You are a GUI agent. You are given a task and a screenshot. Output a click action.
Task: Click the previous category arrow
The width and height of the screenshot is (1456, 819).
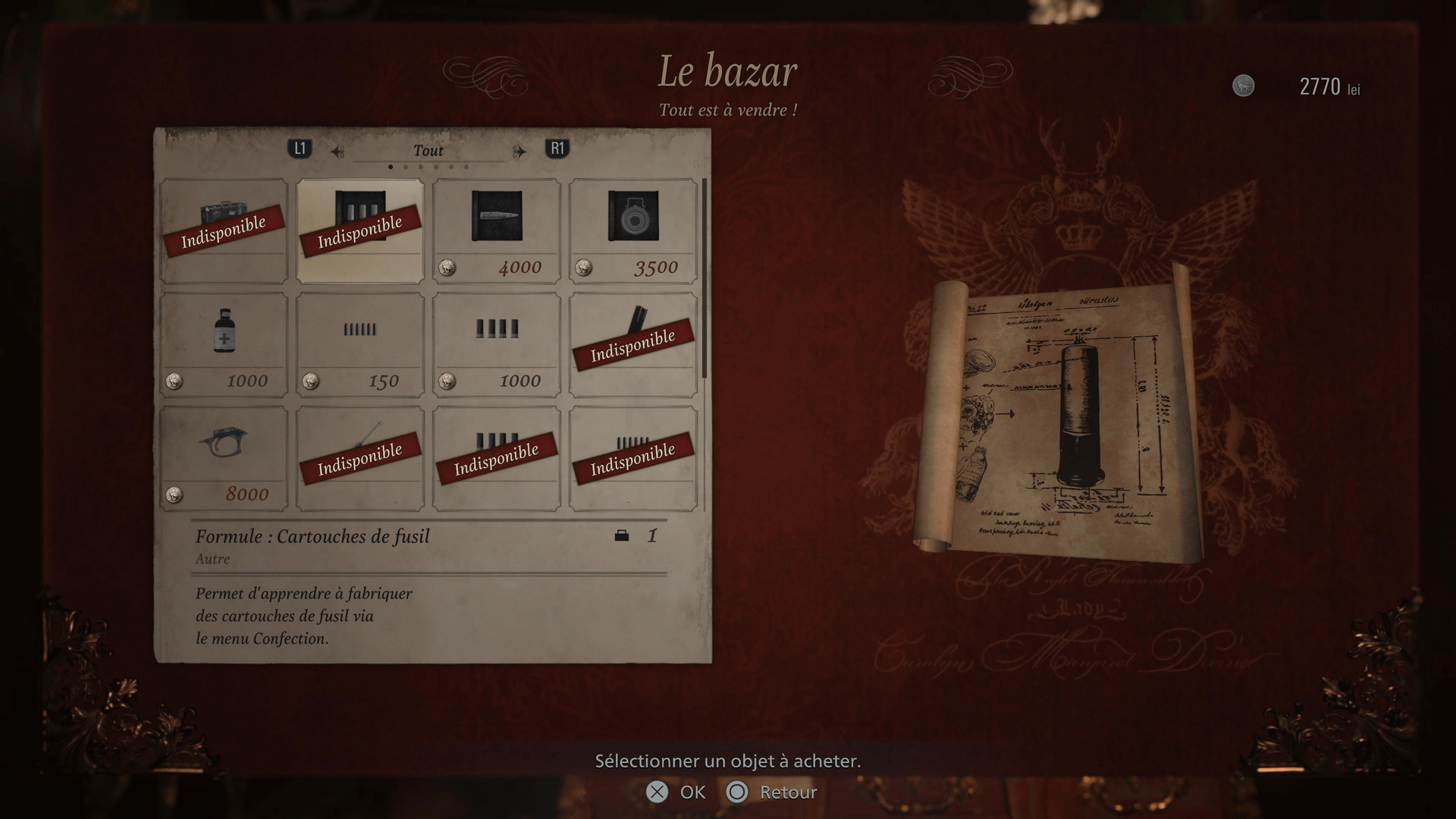pyautogui.click(x=338, y=152)
